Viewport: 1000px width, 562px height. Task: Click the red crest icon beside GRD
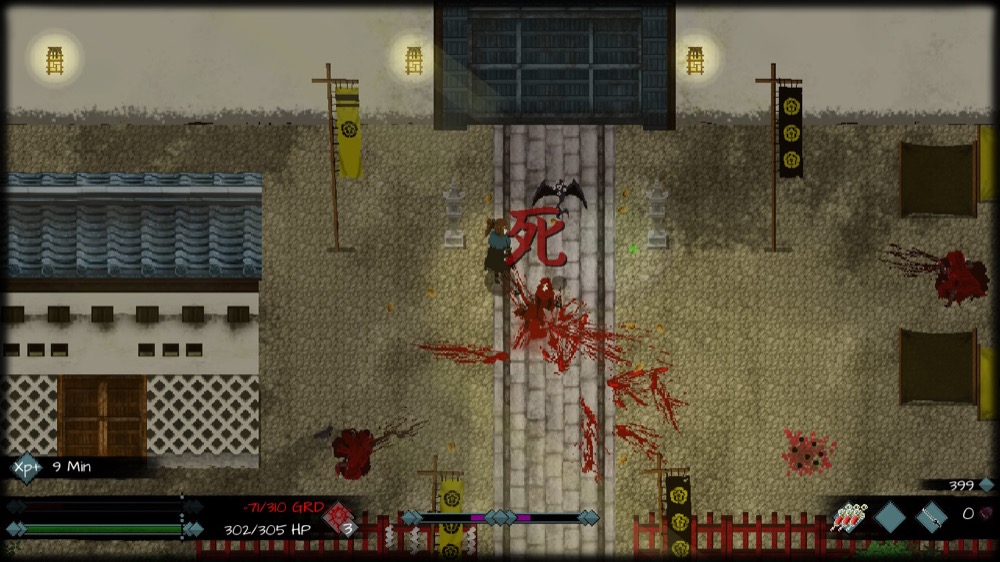[x=341, y=518]
